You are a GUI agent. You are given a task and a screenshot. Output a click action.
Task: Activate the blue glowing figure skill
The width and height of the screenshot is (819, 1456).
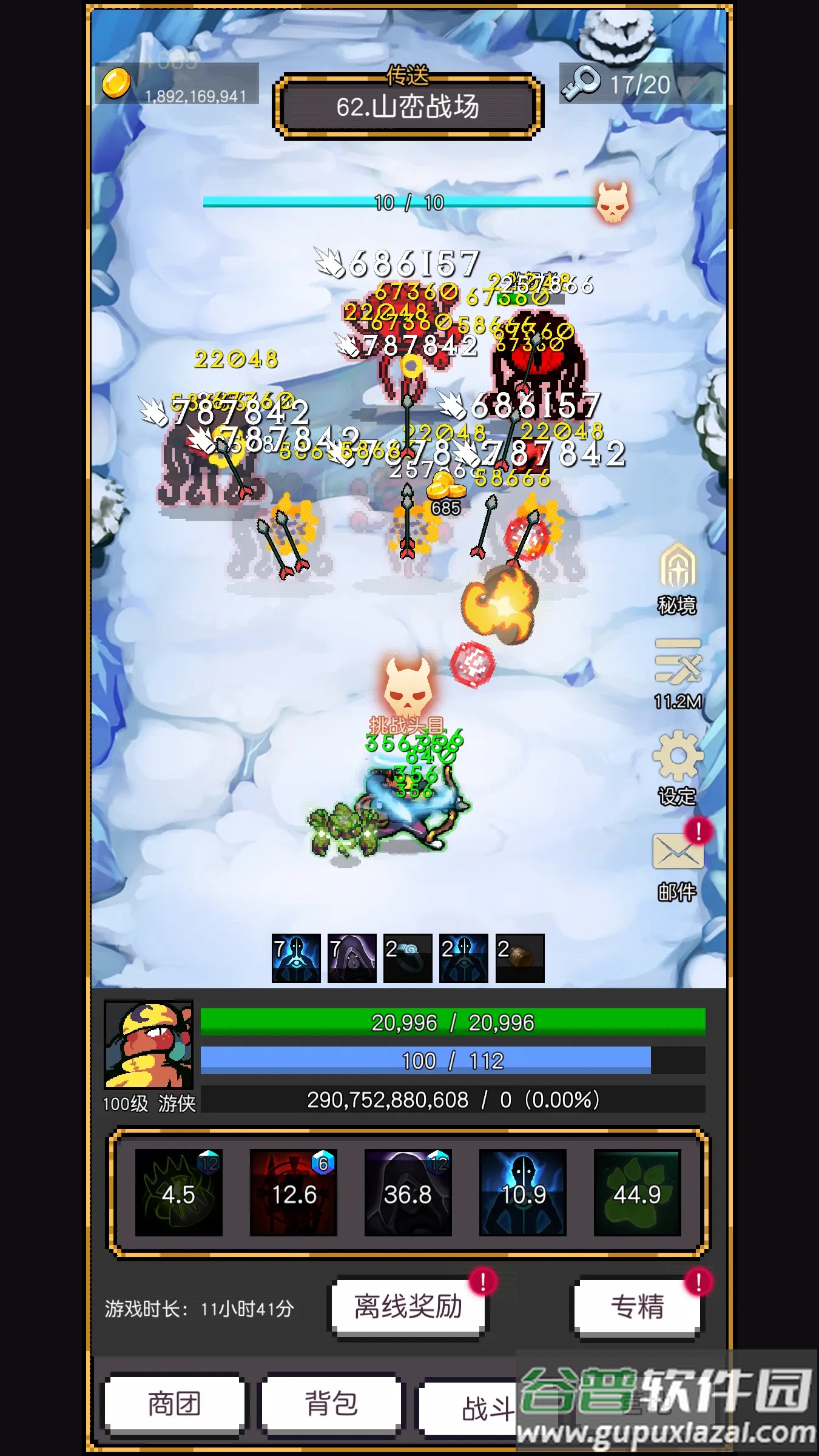pos(522,1193)
